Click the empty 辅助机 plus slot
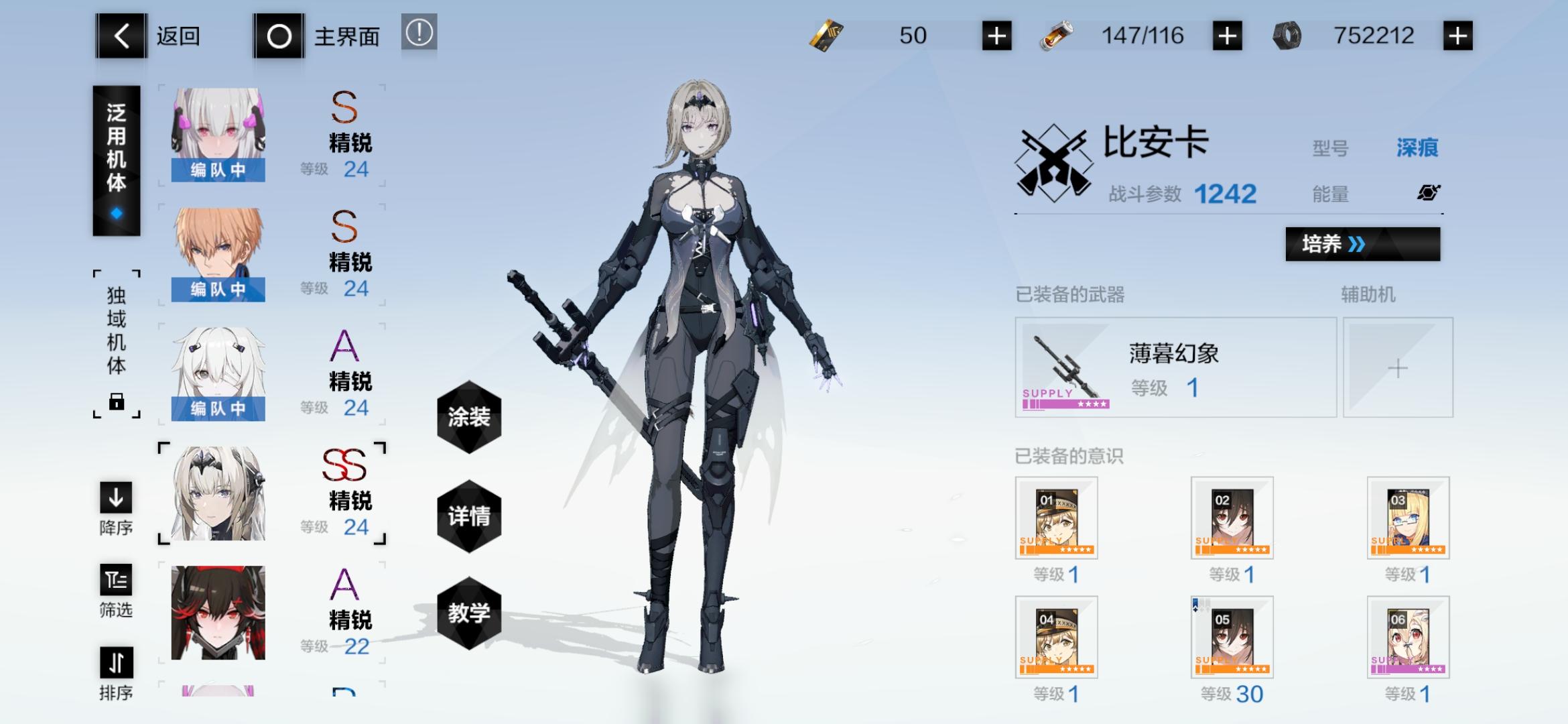Screen dimensions: 1568x724 tap(1398, 367)
